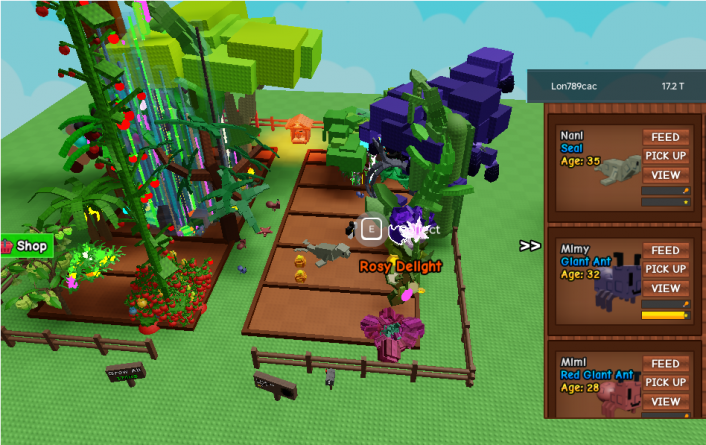
Task: View Mimy the Giant Ant
Action: coord(665,288)
